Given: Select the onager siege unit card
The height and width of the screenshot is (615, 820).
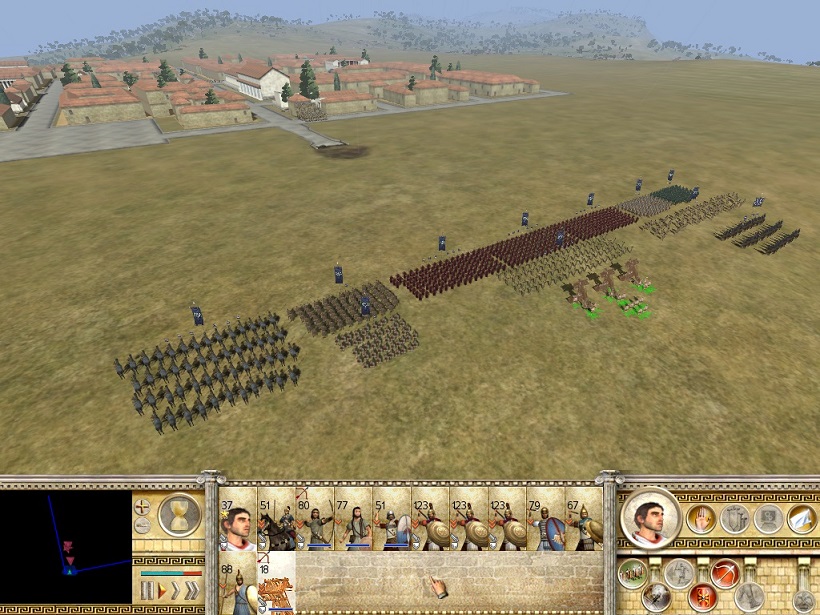Looking at the screenshot, I should [x=276, y=583].
